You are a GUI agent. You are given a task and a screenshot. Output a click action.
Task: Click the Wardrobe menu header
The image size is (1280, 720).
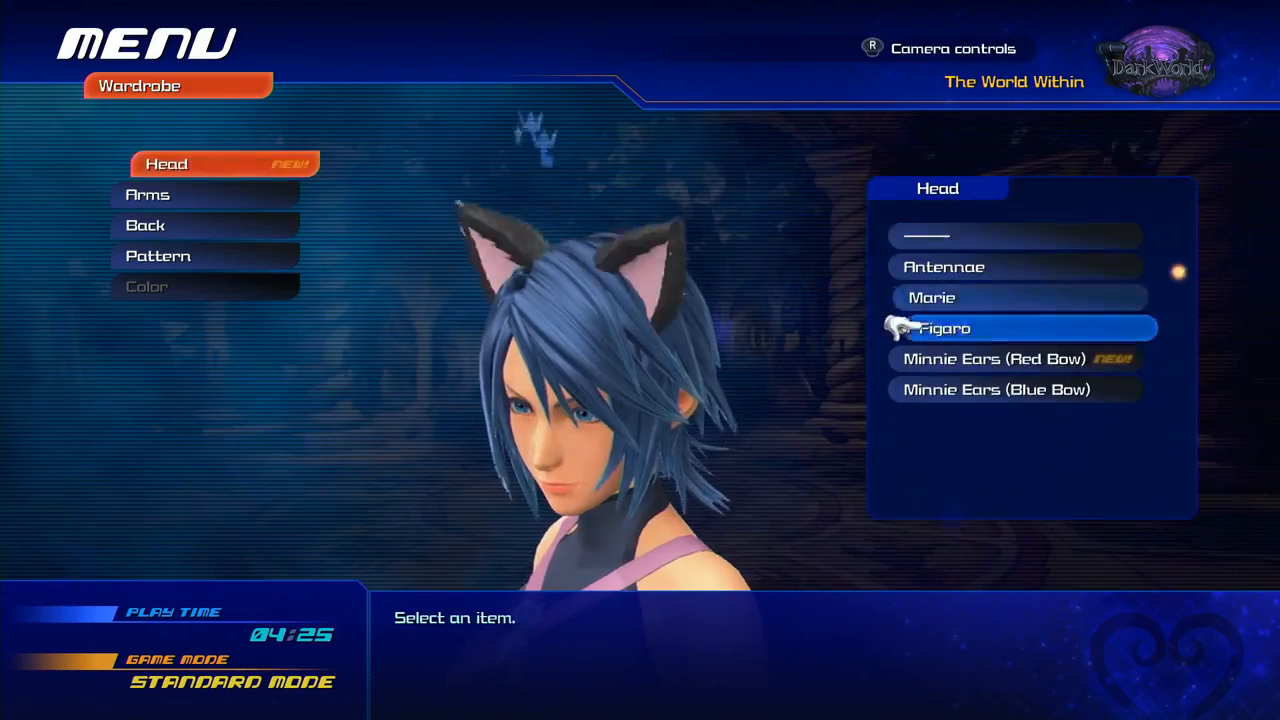178,86
